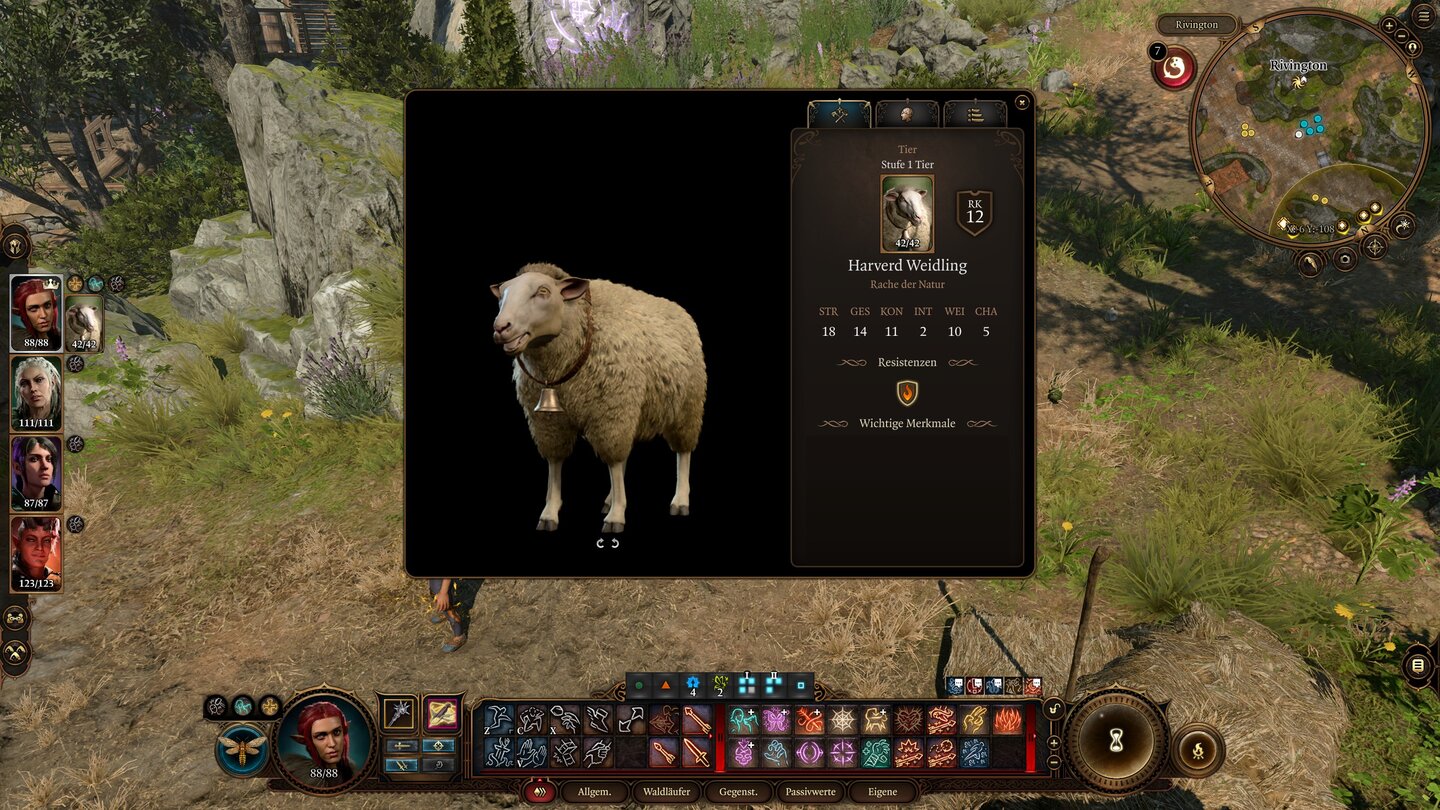This screenshot has width=1440, height=810.
Task: Open the Passivwerte hotbar tab
Action: (x=810, y=792)
